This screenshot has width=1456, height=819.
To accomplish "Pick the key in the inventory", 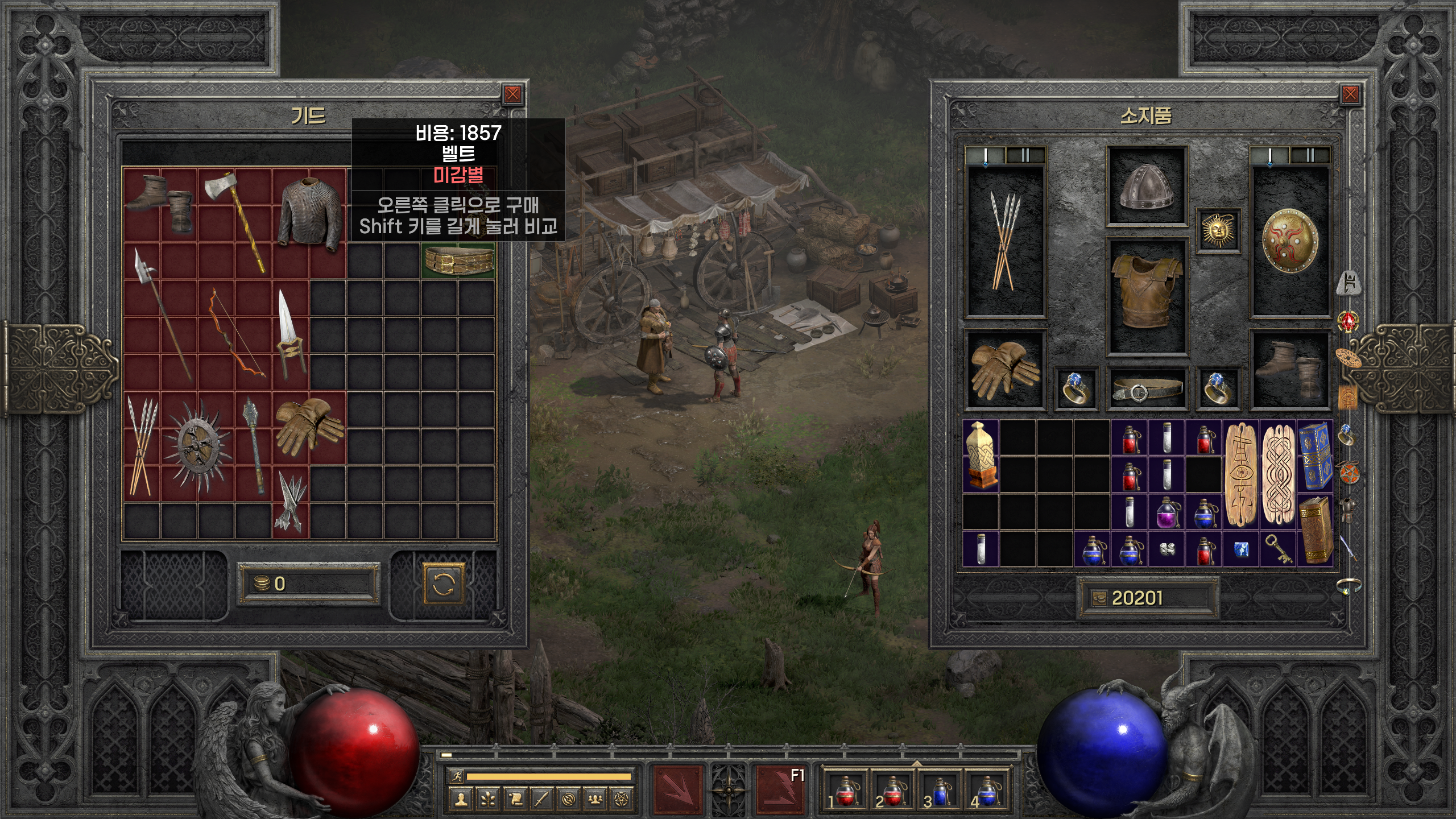I will coord(1277,548).
